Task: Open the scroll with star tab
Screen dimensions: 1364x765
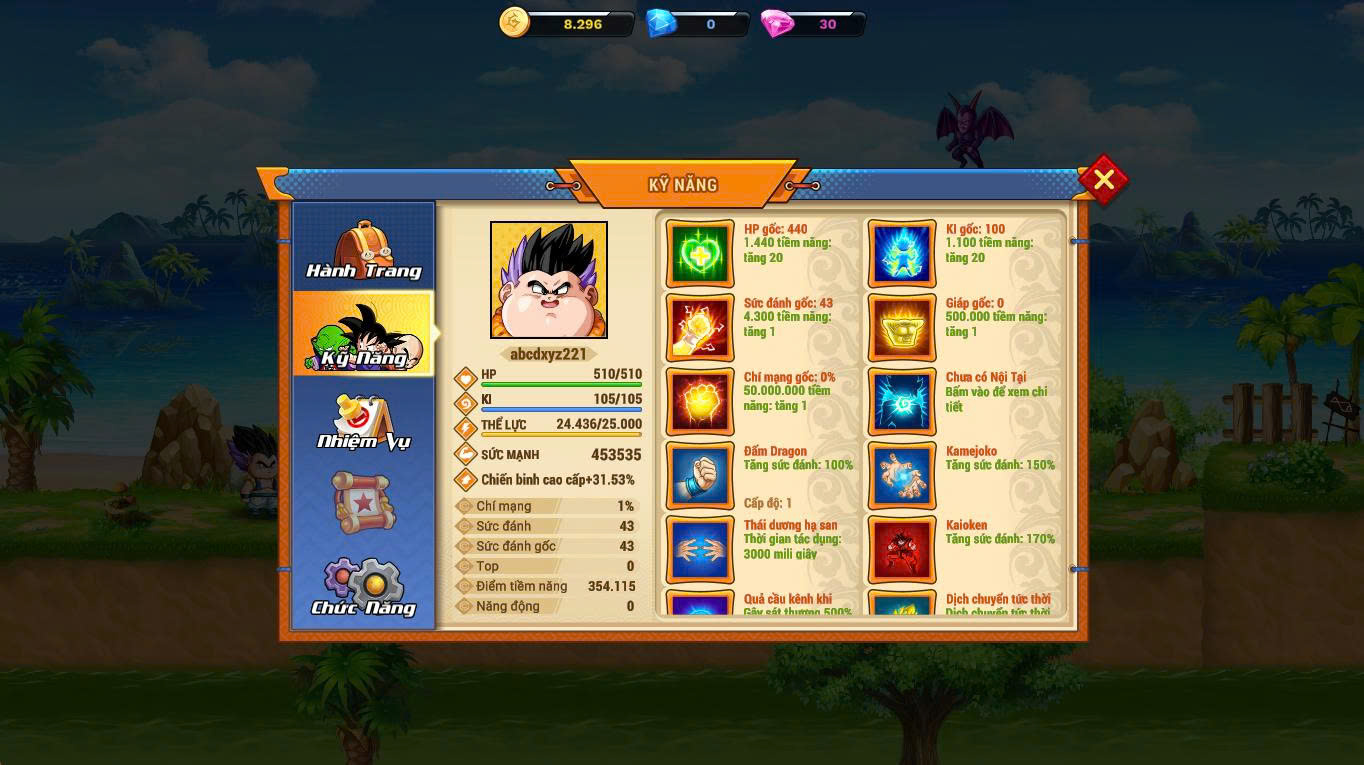Action: (363, 503)
